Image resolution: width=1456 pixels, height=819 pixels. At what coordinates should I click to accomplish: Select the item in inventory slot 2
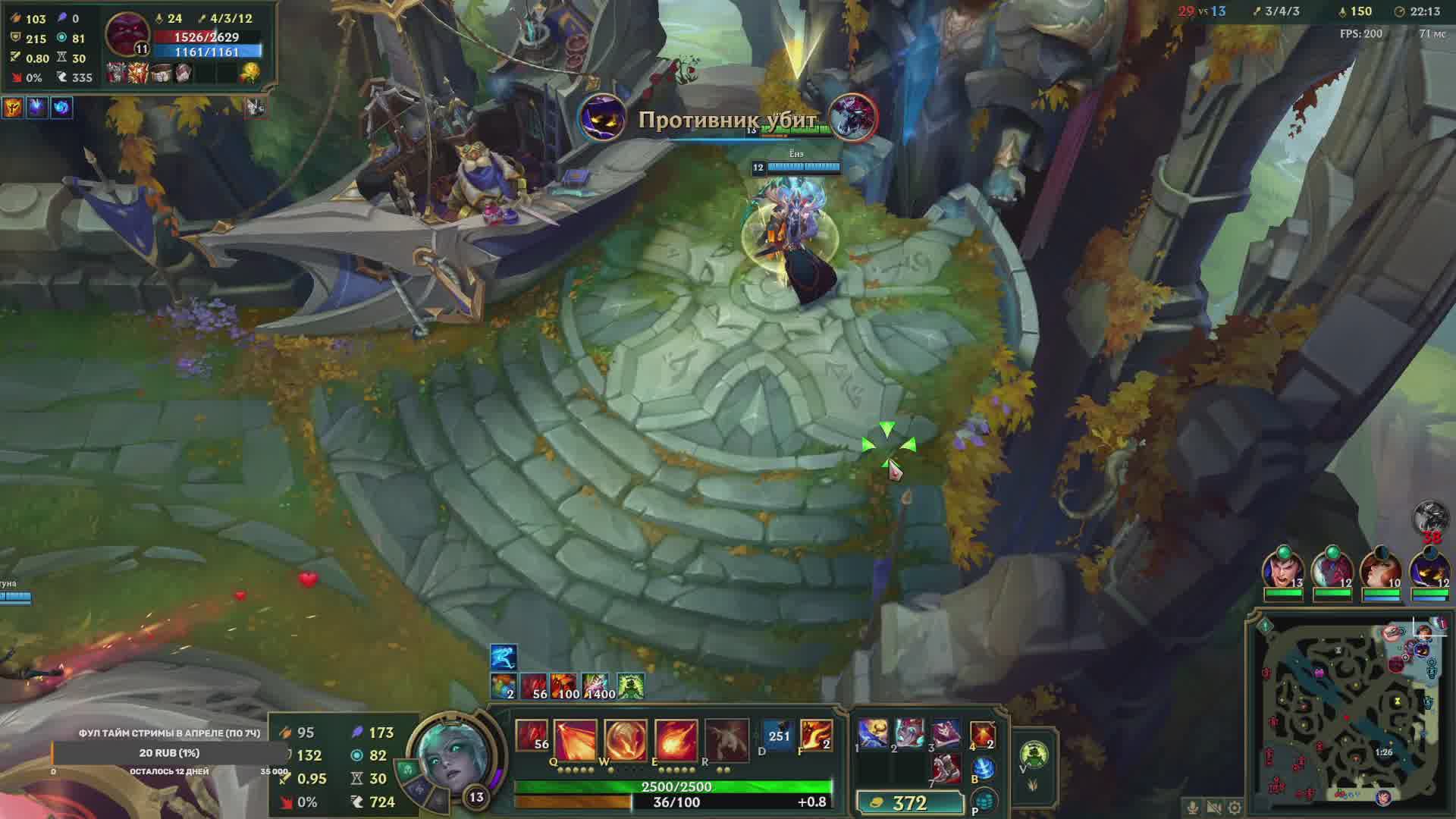[909, 734]
